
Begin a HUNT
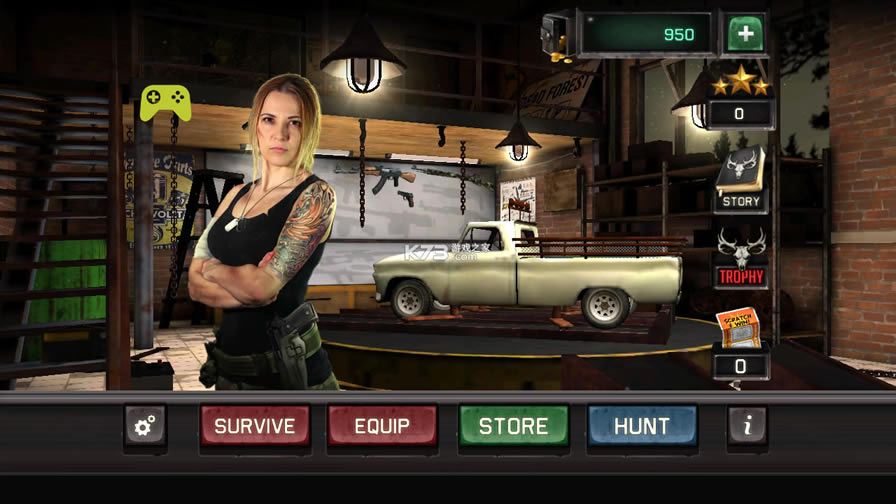point(641,426)
